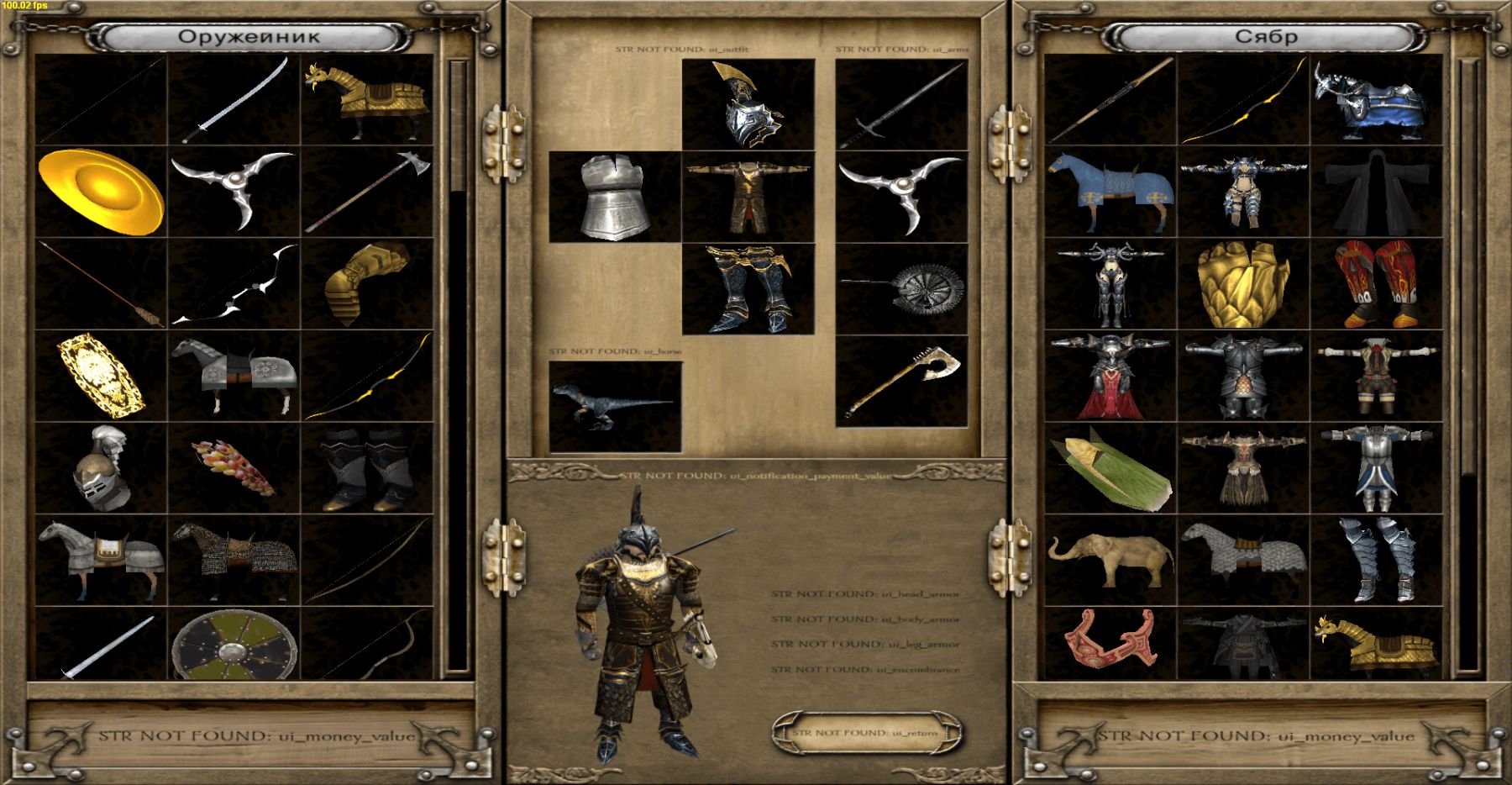Click the equipped dark greaves boots slot
This screenshot has height=785, width=1512.
pos(748,289)
